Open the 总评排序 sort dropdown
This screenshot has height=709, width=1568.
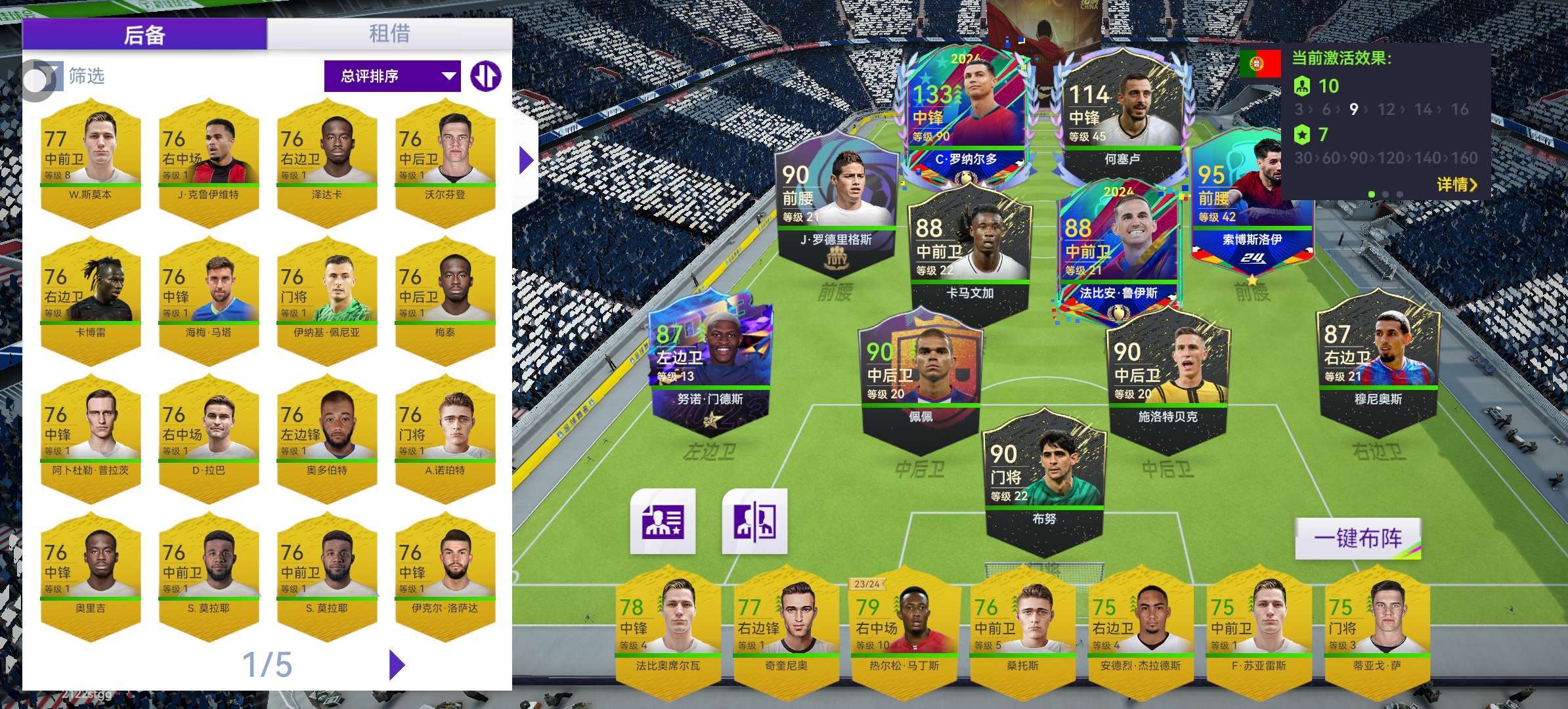tap(393, 76)
